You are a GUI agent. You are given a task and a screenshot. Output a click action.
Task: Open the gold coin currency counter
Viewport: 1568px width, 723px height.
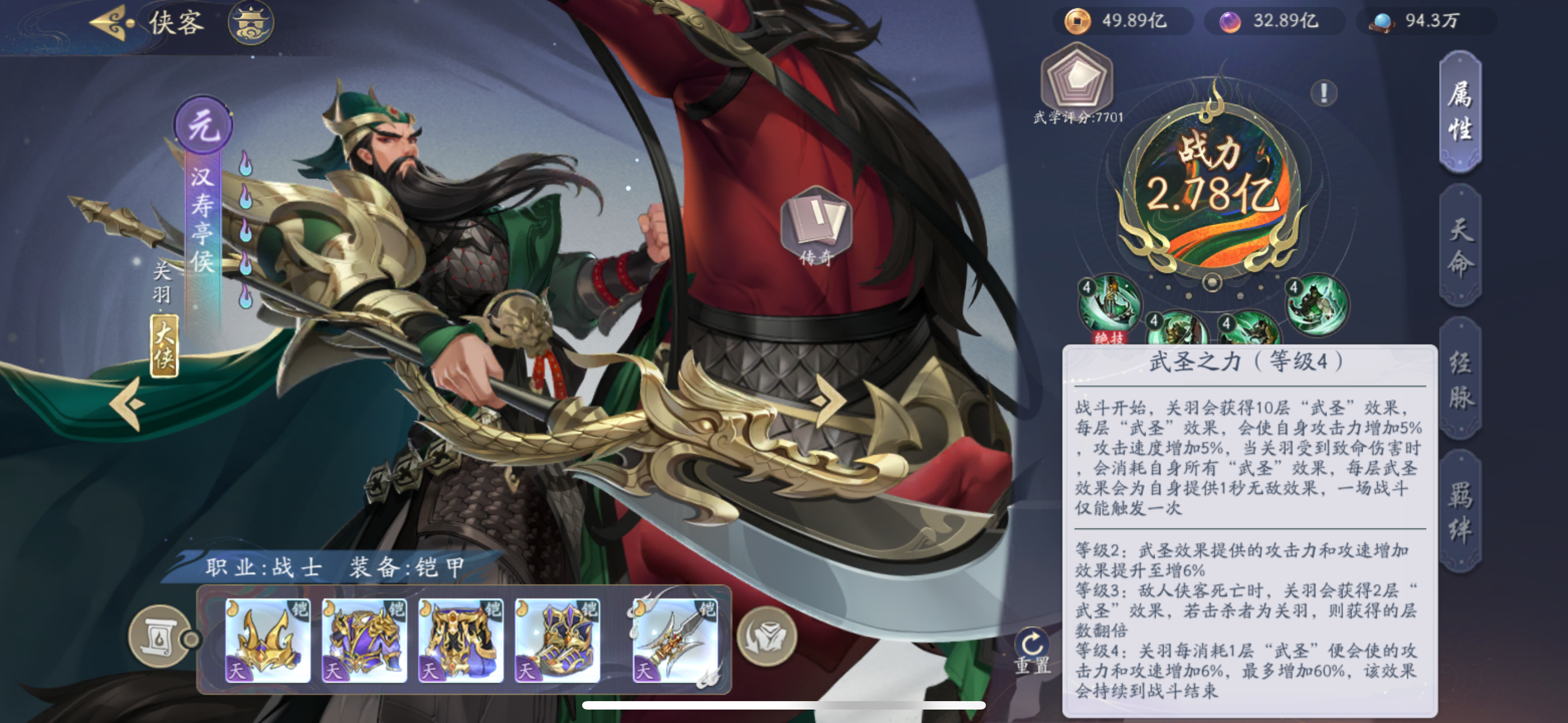[1120, 21]
